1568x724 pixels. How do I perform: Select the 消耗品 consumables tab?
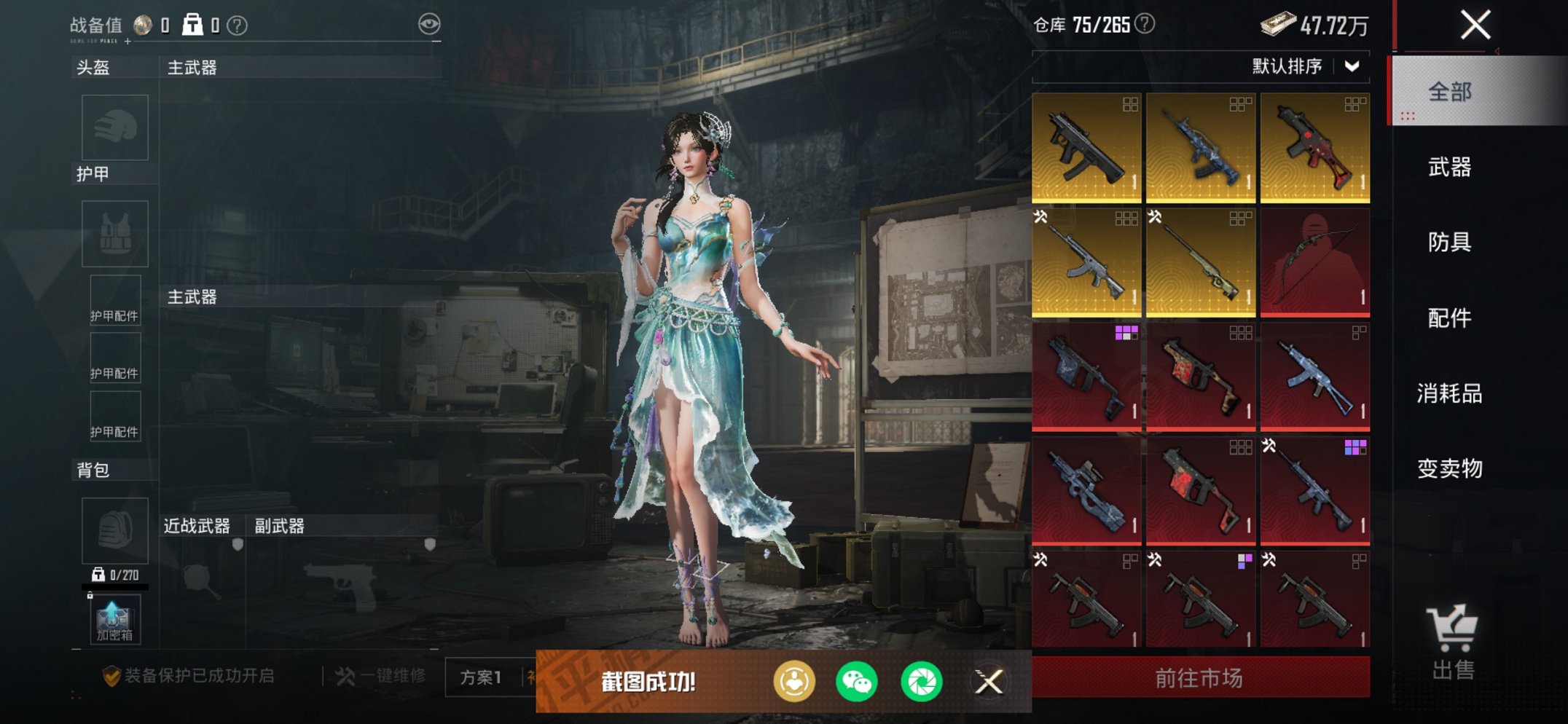[x=1450, y=393]
